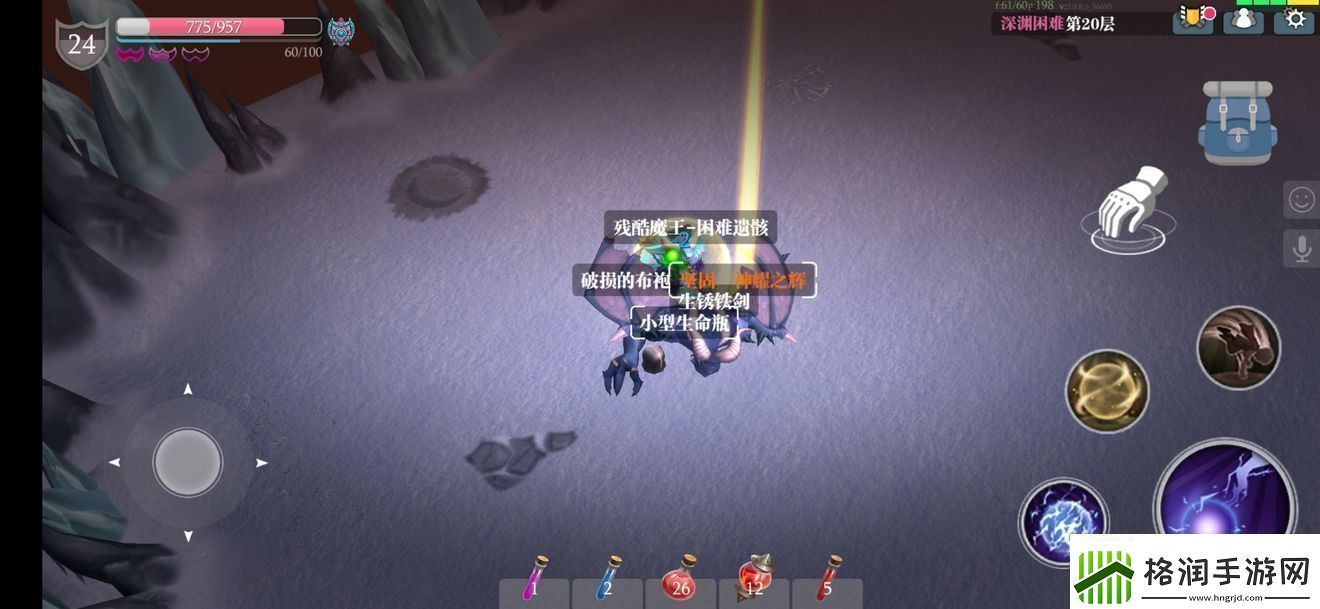Drink the round red potion (26)
Screen dimensions: 1320x609
click(682, 581)
